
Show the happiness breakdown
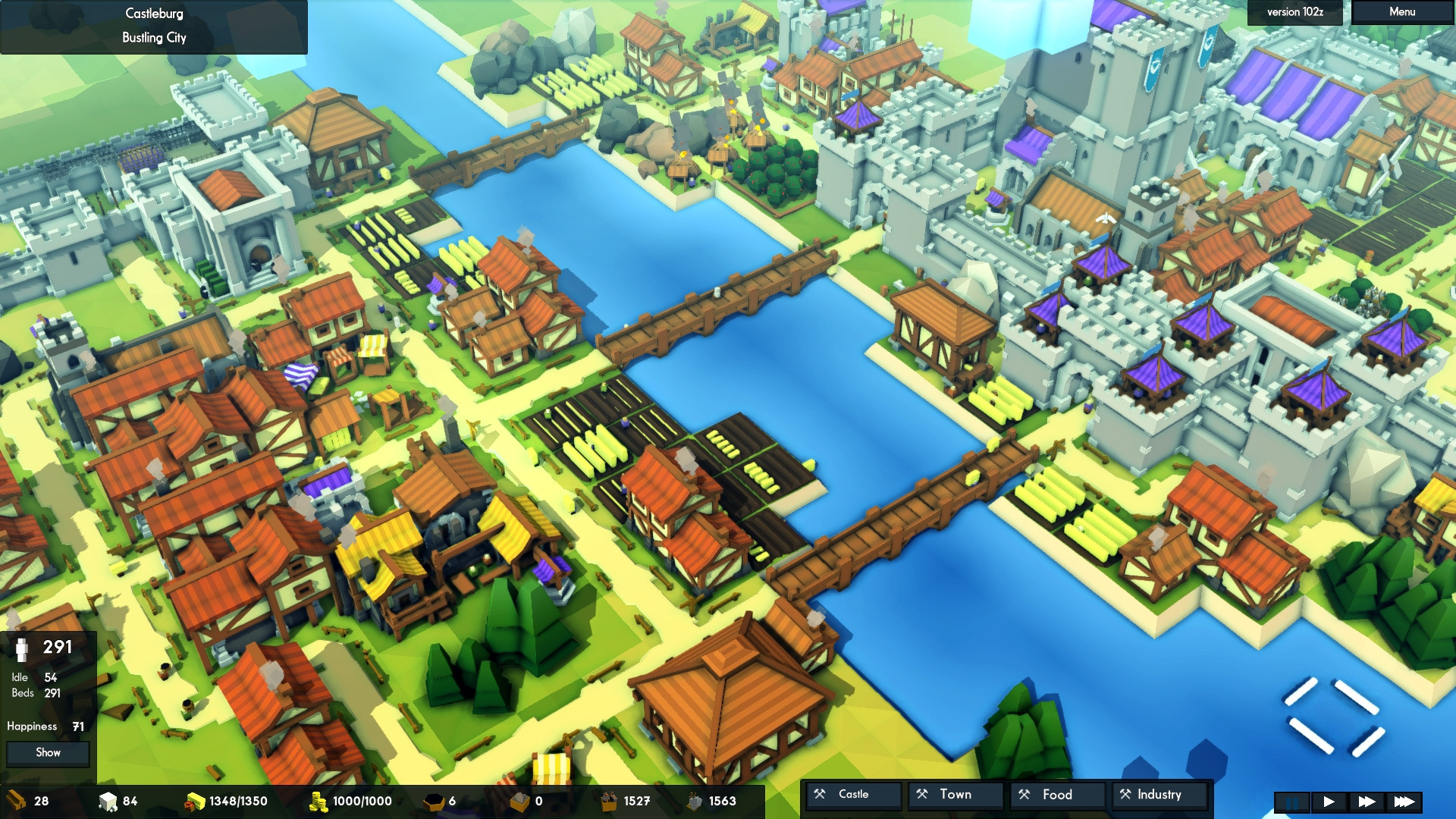pyautogui.click(x=48, y=753)
